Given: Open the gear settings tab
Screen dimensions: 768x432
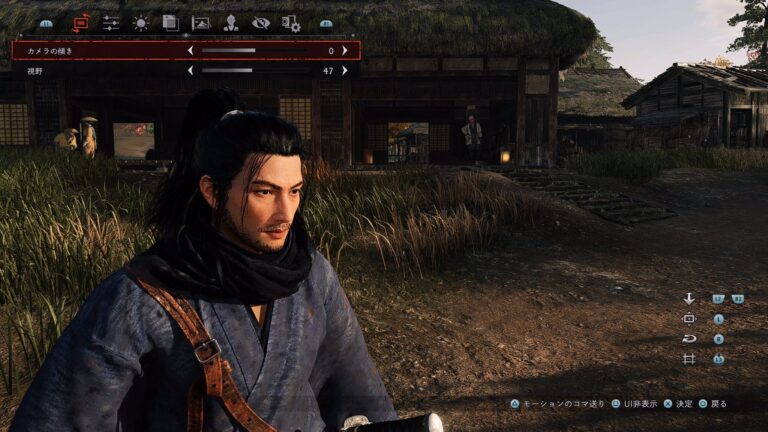Looking at the screenshot, I should coord(291,22).
